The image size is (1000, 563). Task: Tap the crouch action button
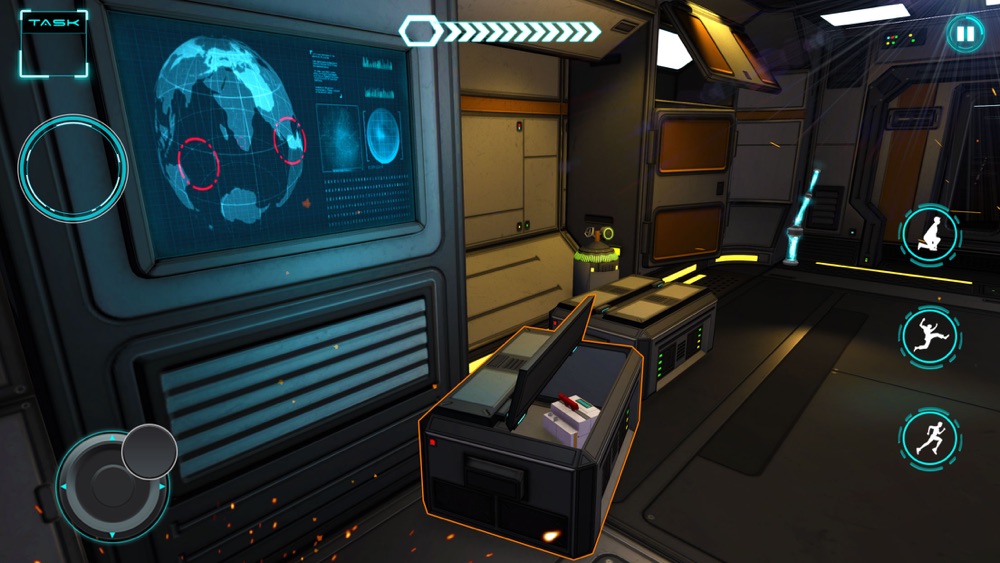tap(929, 235)
